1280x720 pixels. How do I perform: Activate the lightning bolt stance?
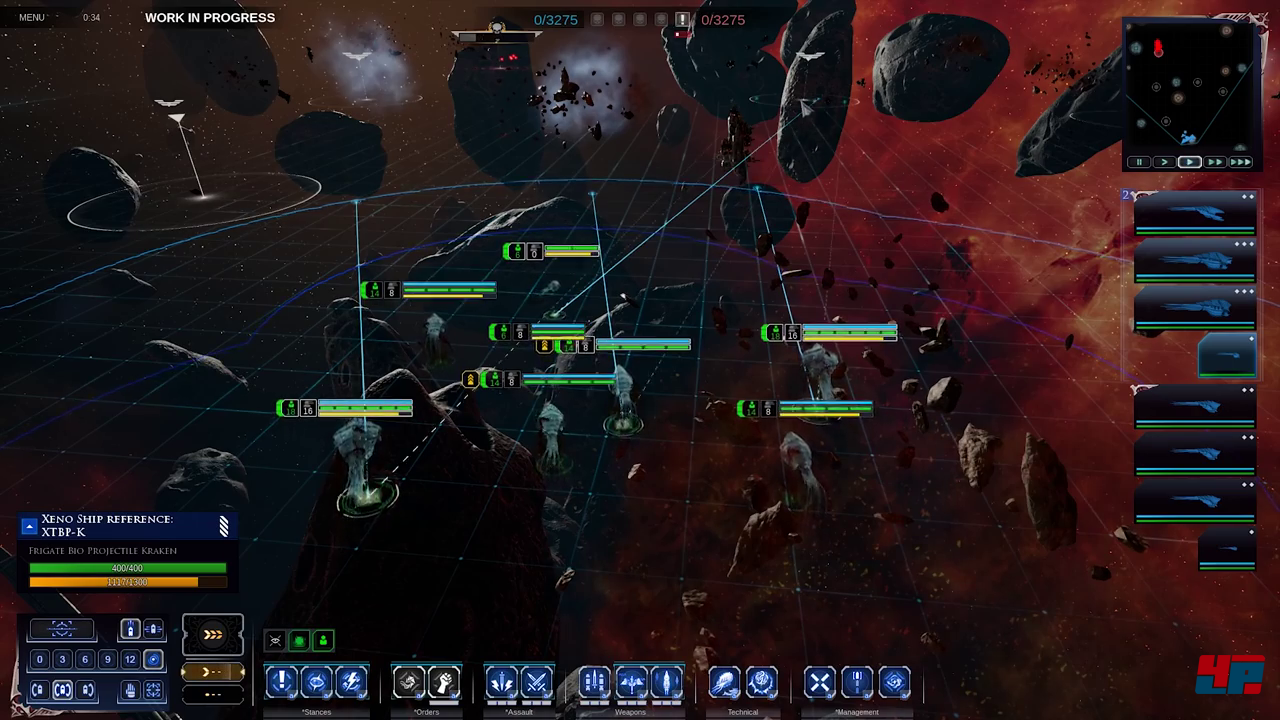(x=351, y=682)
